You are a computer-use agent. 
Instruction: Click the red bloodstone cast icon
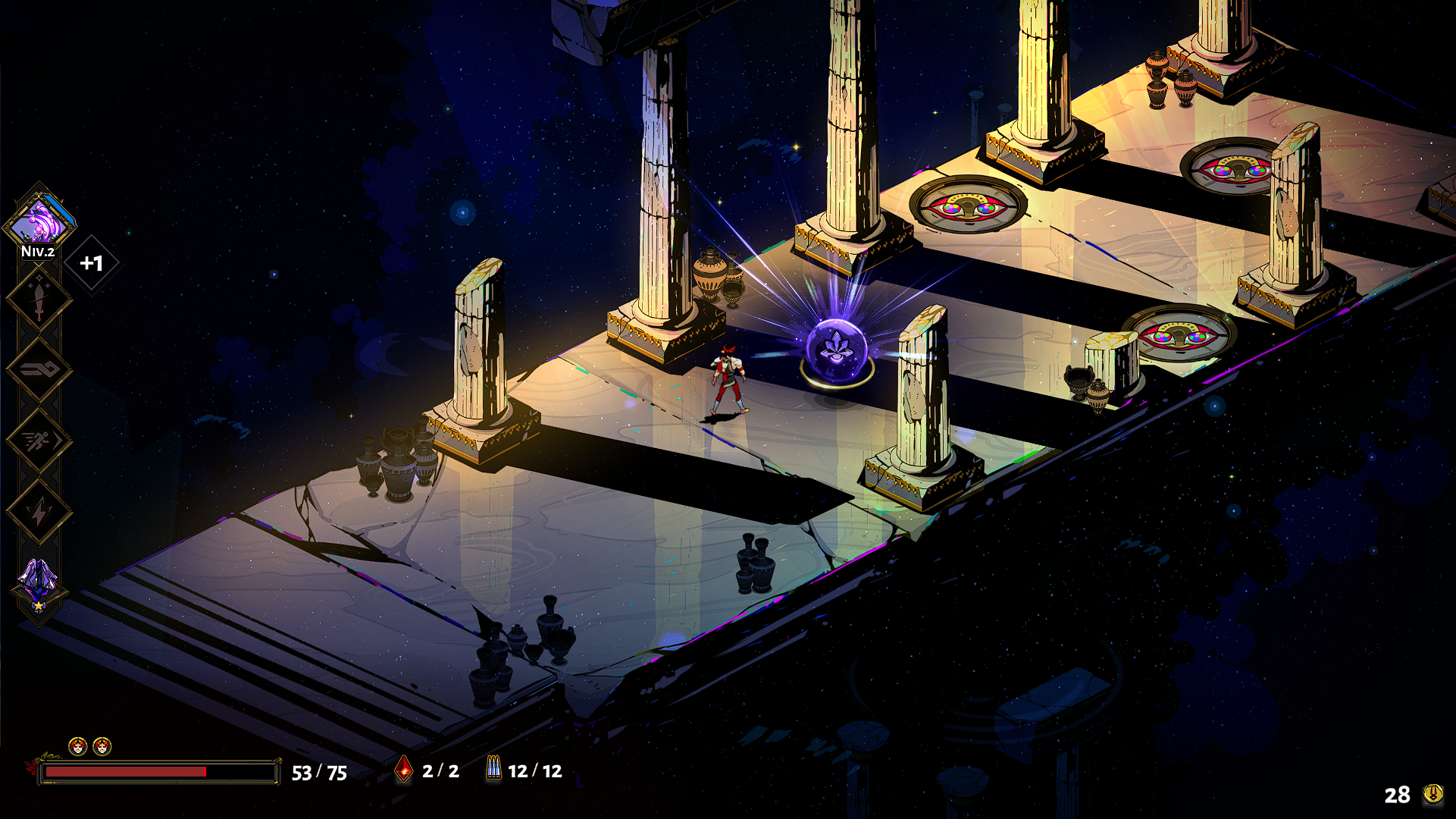click(405, 770)
